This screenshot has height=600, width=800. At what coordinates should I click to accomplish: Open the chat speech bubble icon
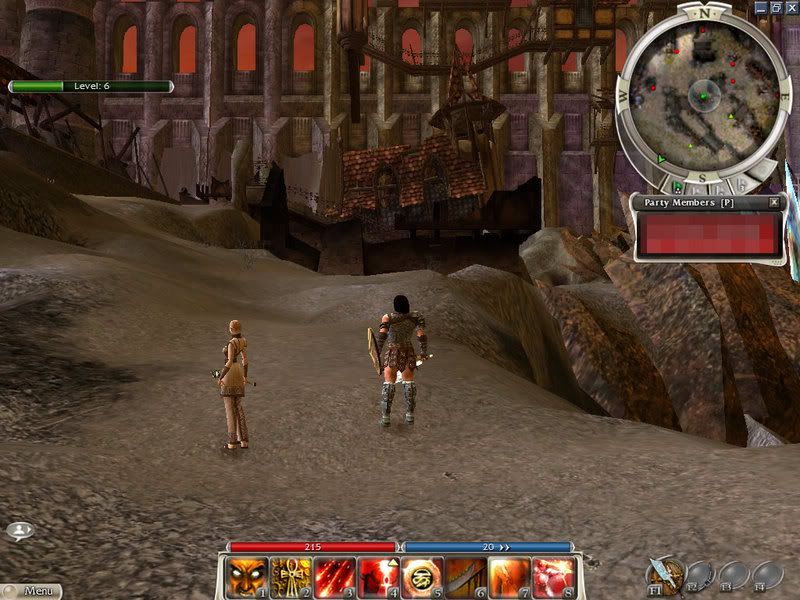pyautogui.click(x=19, y=531)
